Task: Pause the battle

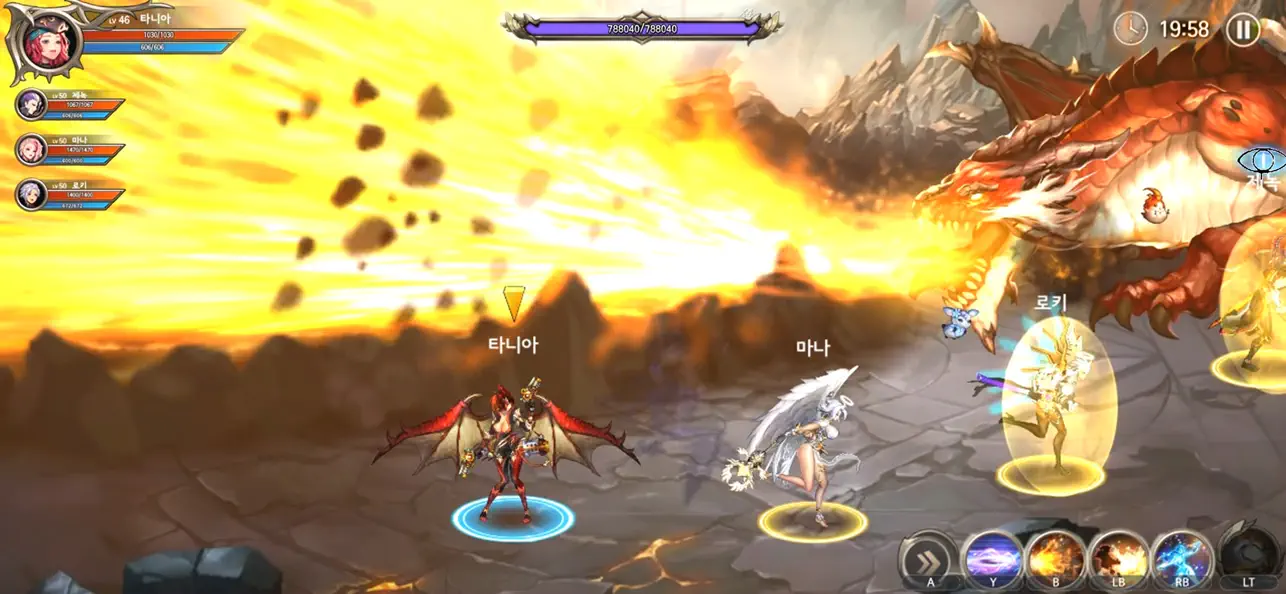Action: click(x=1242, y=29)
